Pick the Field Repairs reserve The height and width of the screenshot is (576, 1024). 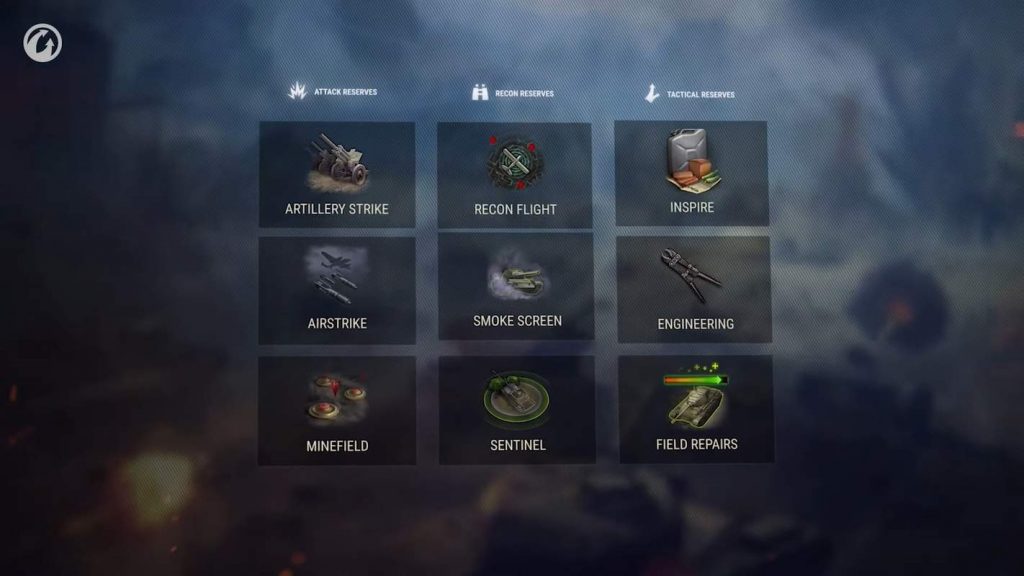696,409
